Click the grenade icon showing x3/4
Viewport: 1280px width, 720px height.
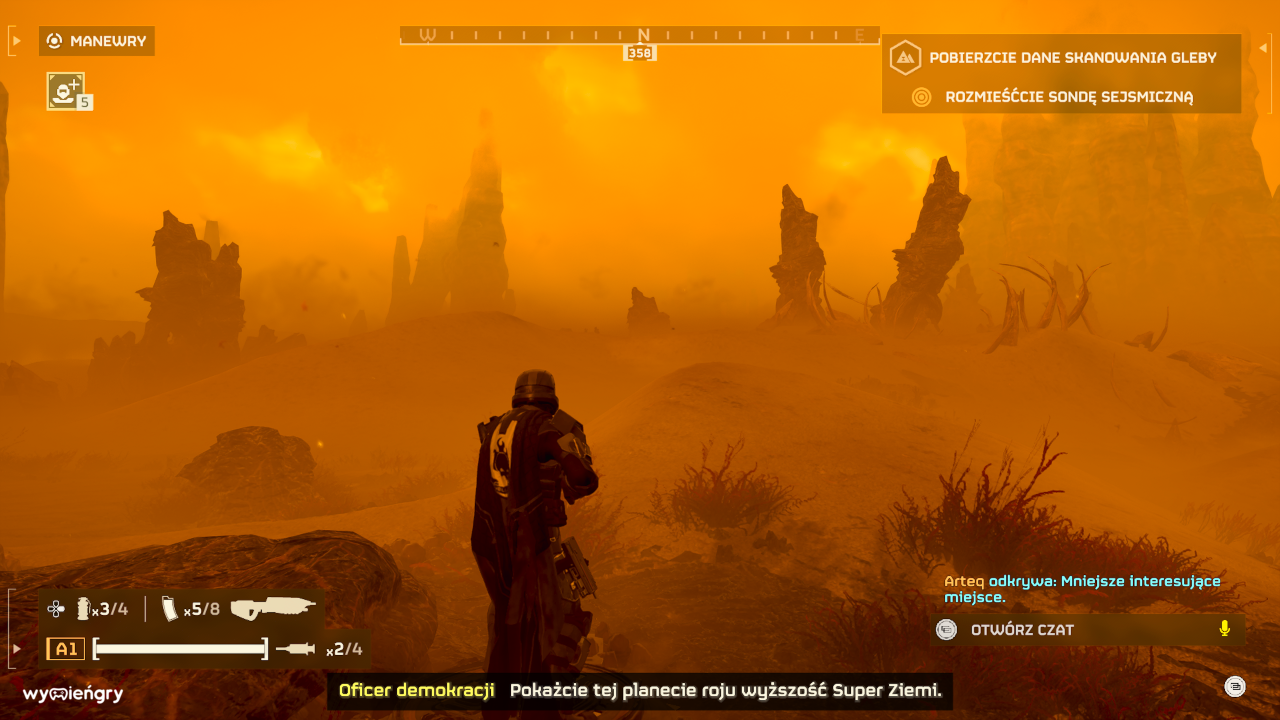click(82, 606)
